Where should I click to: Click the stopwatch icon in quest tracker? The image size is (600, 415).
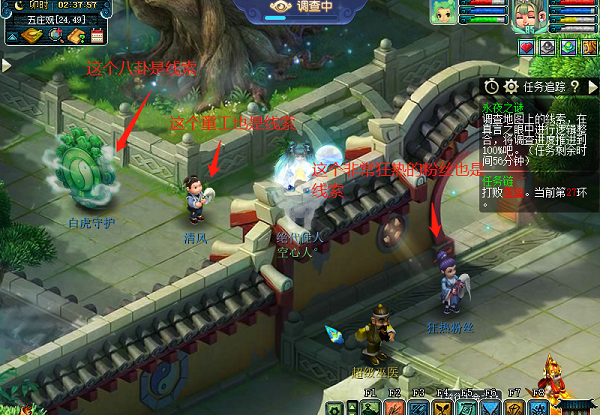pyautogui.click(x=491, y=86)
